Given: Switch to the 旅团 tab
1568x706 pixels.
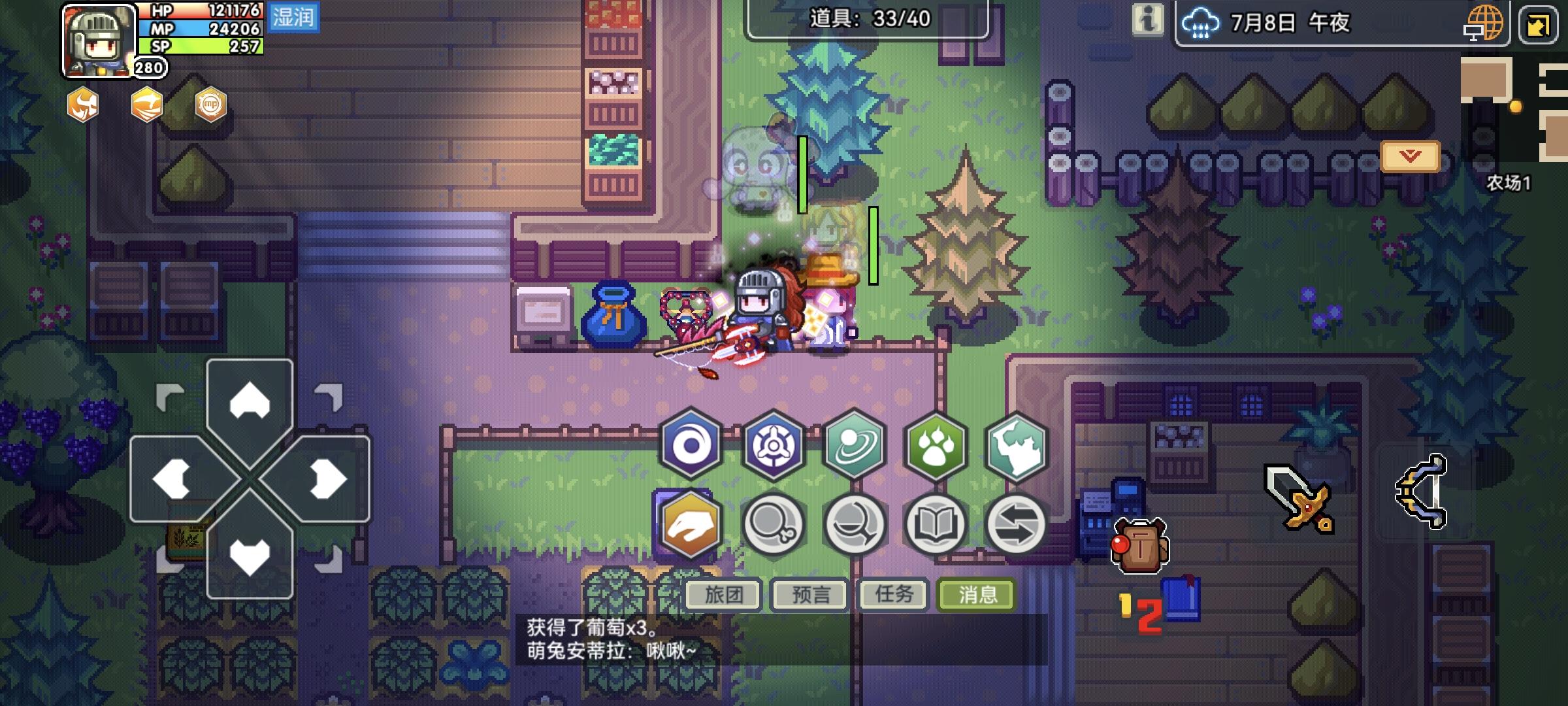Looking at the screenshot, I should click(722, 594).
